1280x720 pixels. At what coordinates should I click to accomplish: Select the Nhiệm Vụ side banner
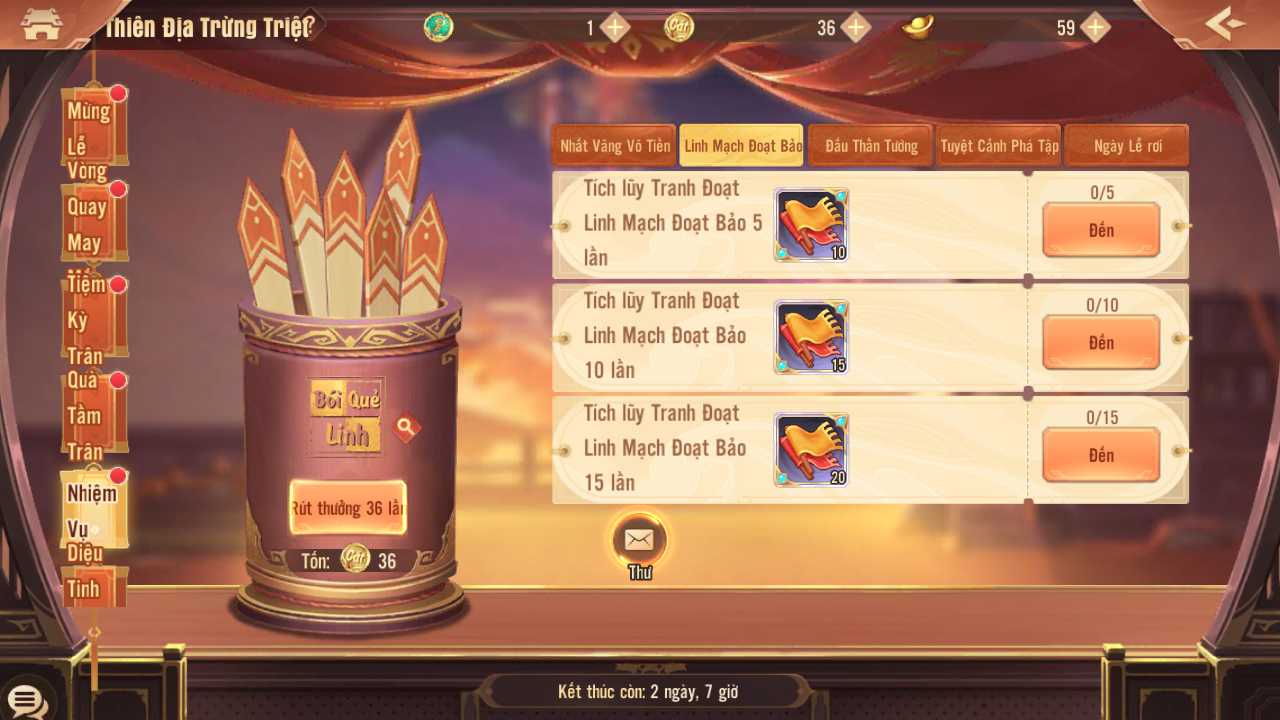(93, 509)
